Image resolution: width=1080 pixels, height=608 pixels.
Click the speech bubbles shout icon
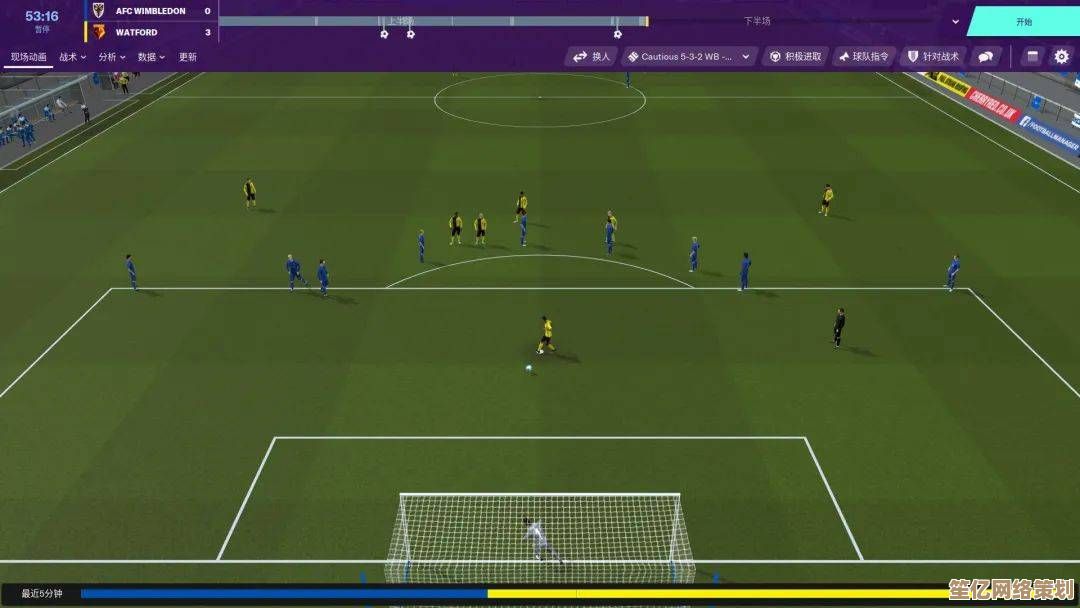[x=986, y=57]
